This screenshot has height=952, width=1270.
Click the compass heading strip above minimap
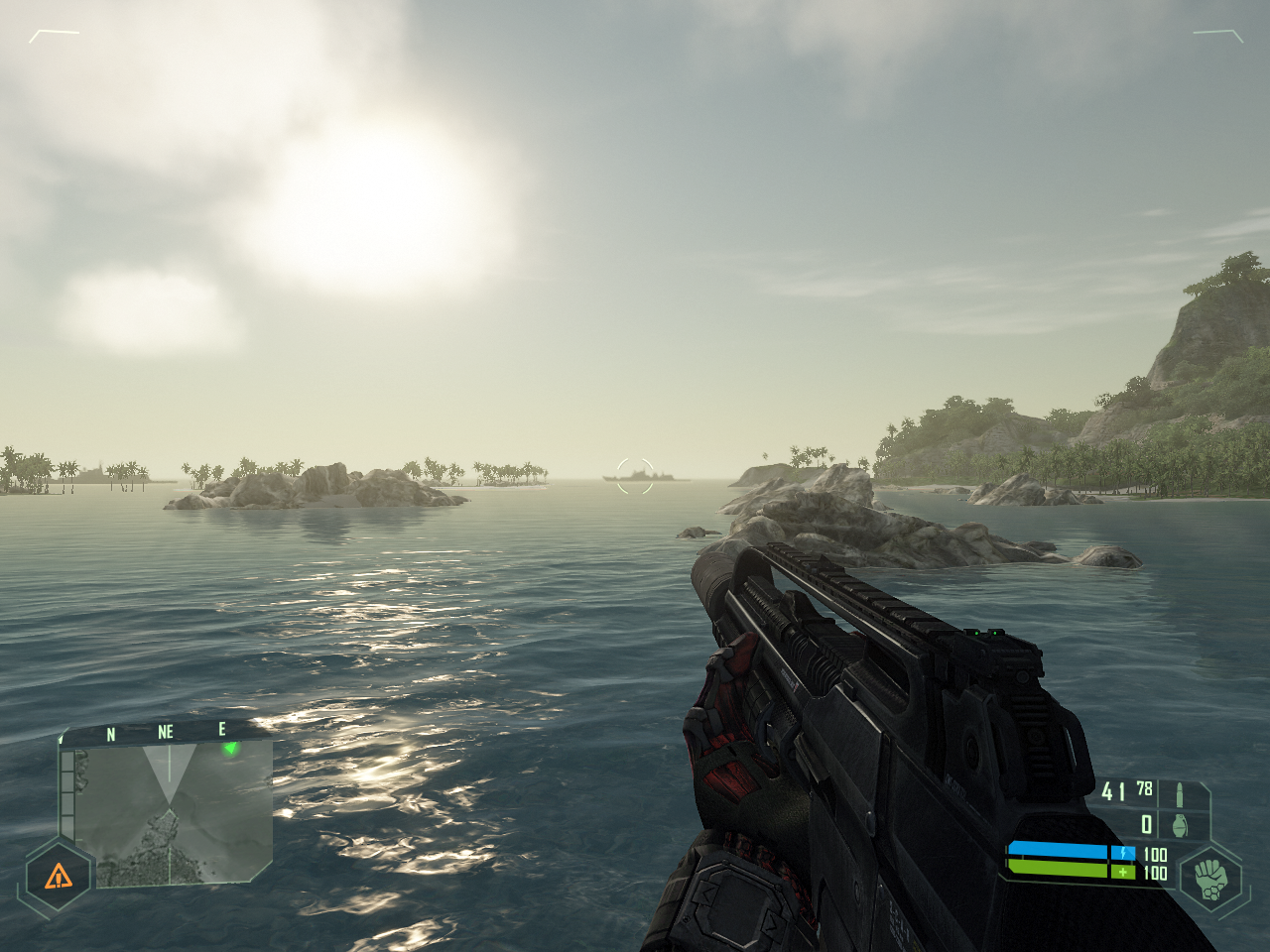pos(165,732)
